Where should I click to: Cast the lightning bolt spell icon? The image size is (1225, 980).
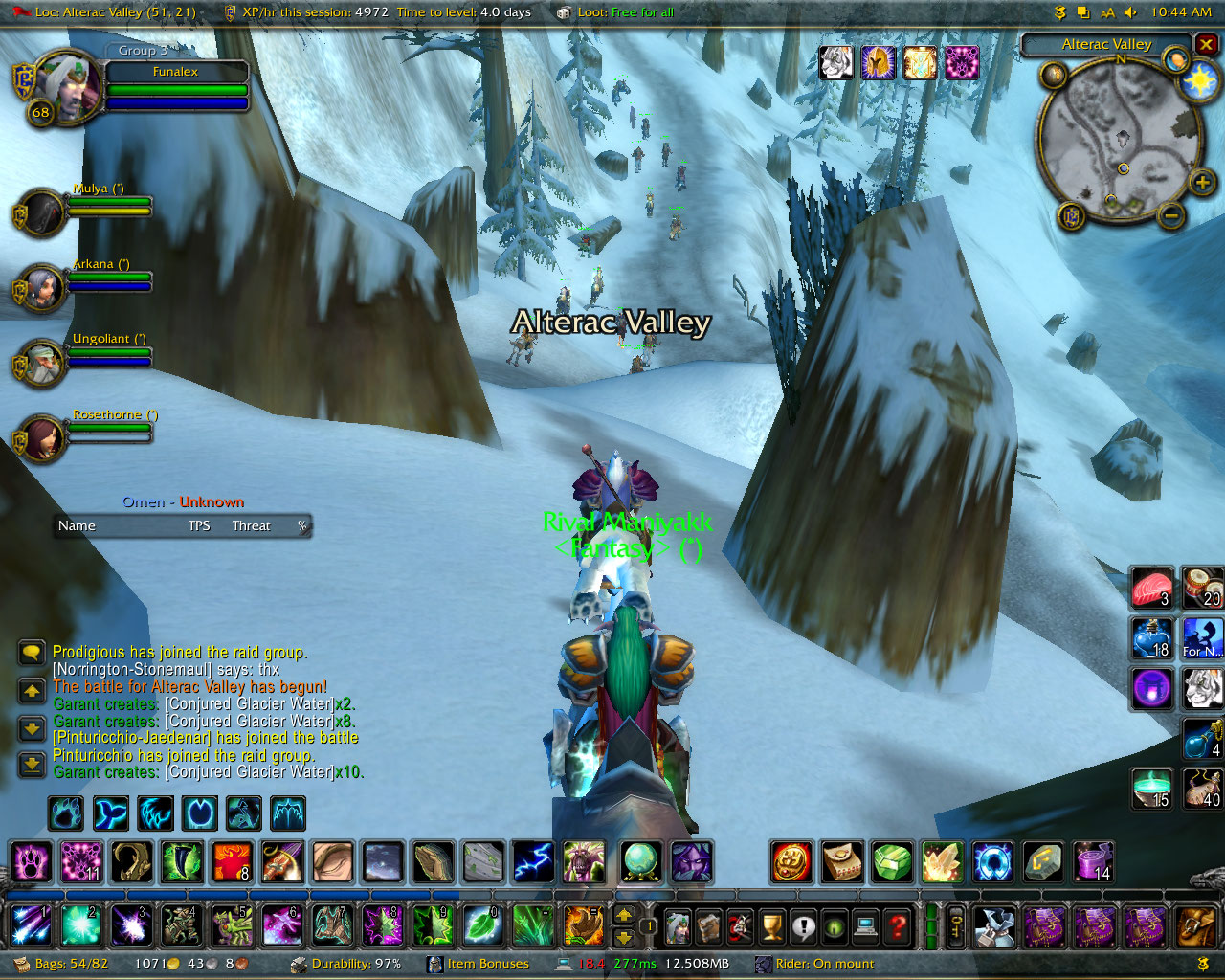tap(533, 862)
